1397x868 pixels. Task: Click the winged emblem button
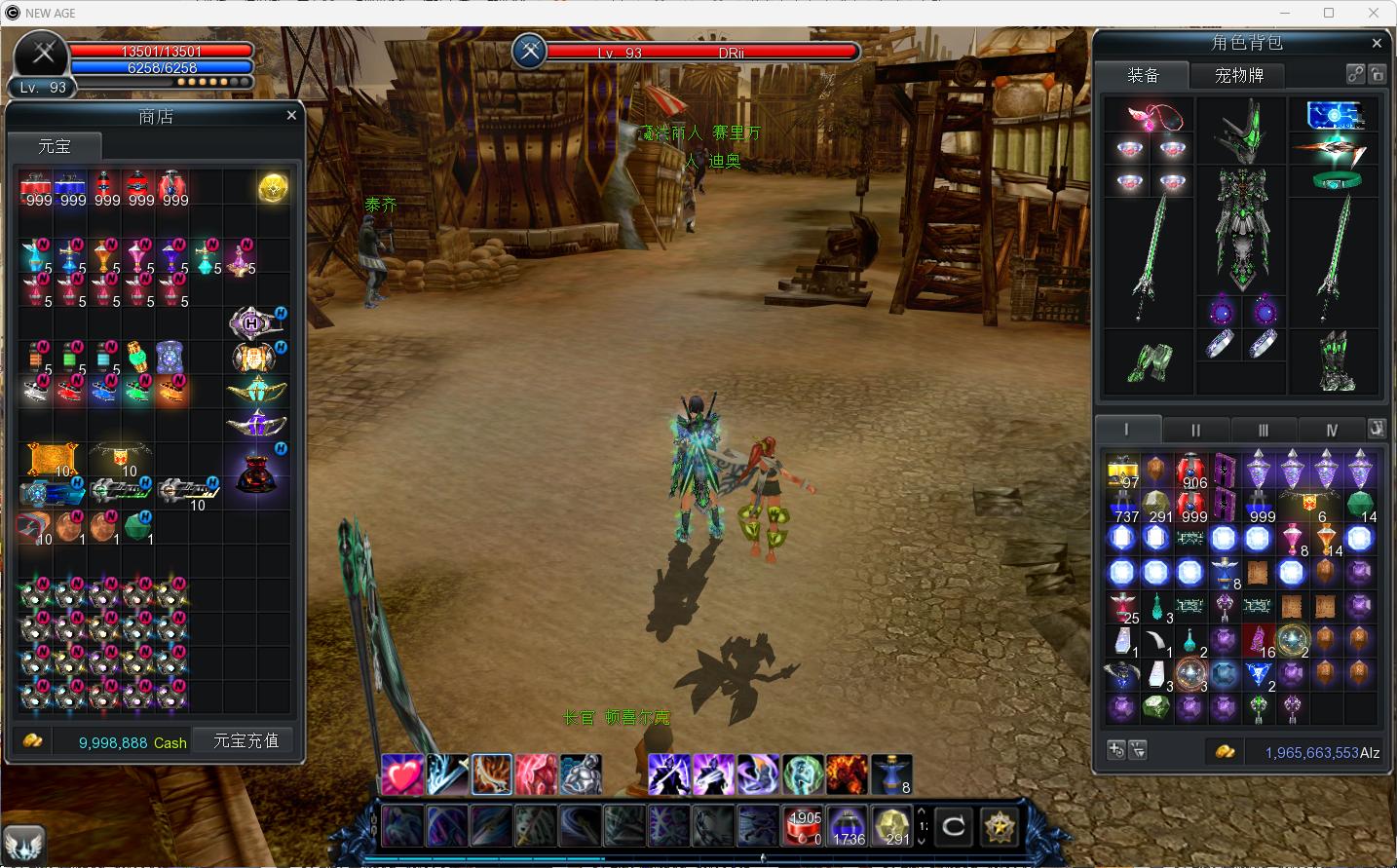(24, 845)
